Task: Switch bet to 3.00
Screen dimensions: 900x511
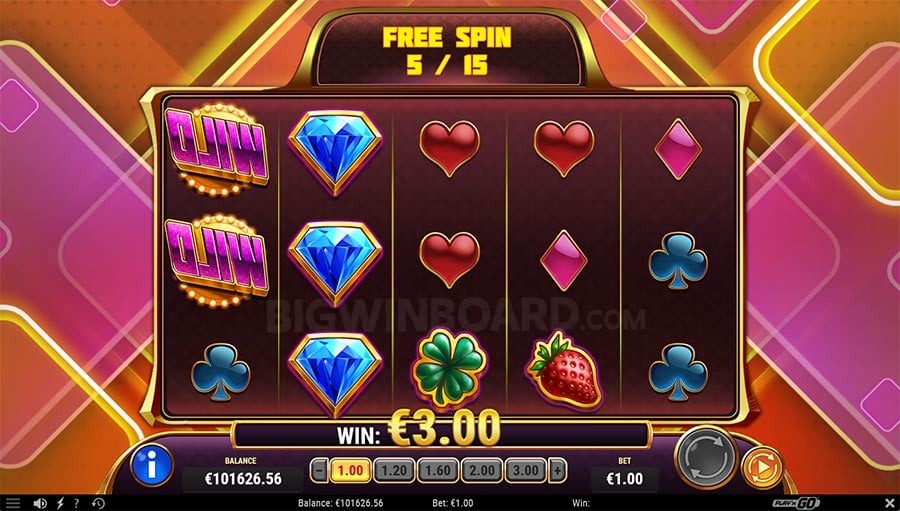Action: [526, 470]
